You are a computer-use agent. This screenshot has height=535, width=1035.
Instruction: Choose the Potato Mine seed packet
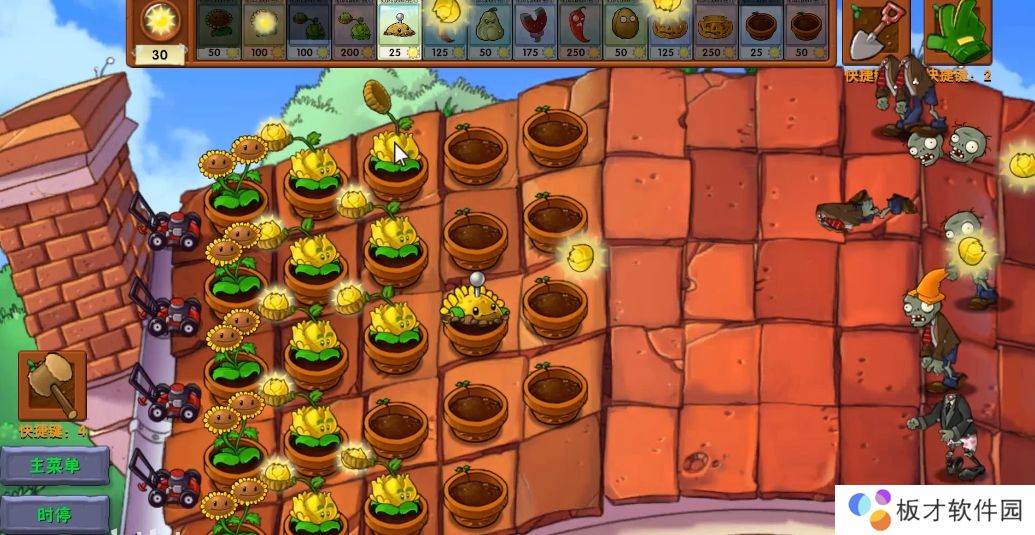400,30
